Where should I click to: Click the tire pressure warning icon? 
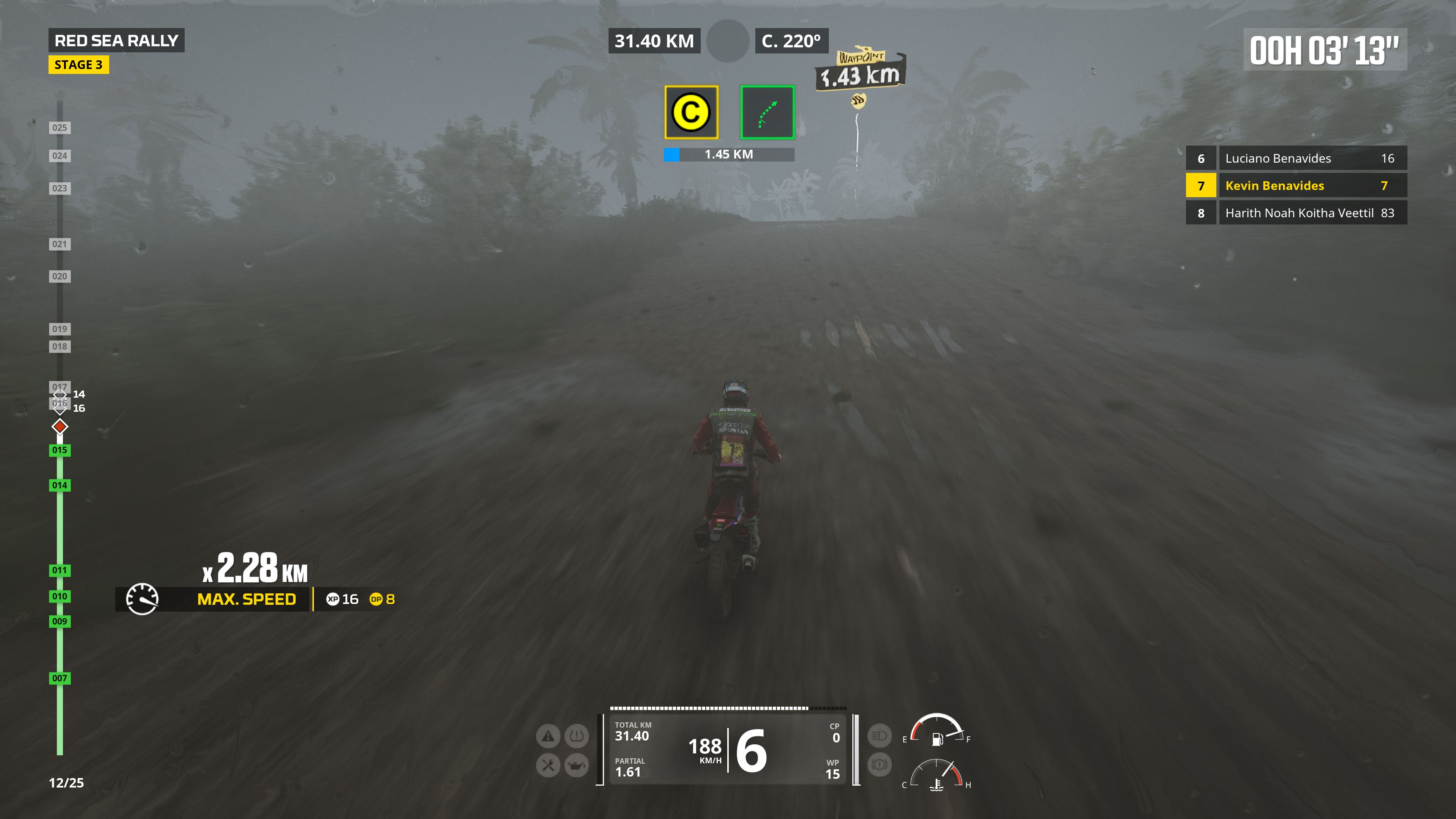[576, 736]
